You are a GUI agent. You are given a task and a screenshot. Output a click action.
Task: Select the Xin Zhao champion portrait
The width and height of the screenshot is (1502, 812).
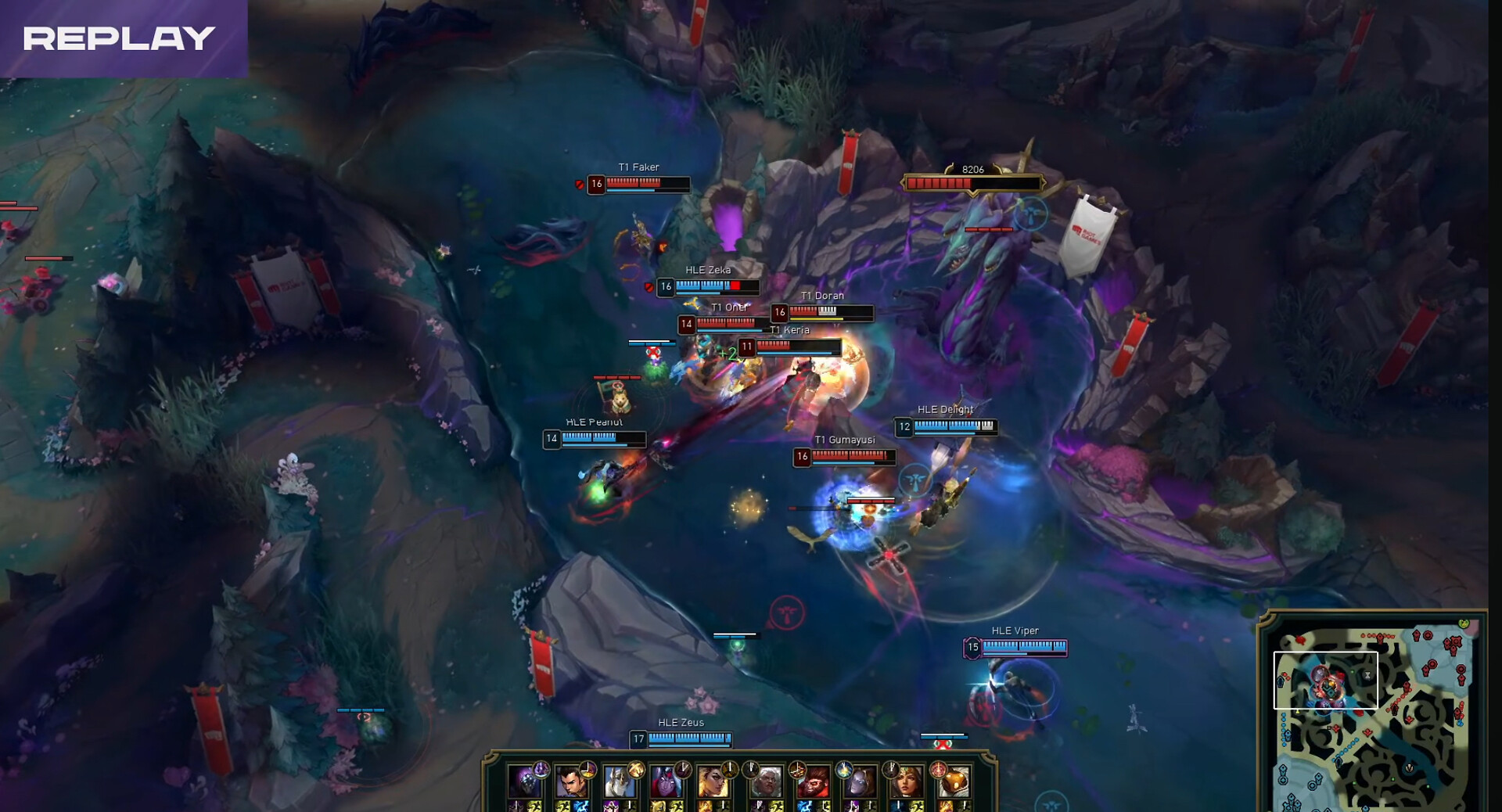[x=571, y=781]
